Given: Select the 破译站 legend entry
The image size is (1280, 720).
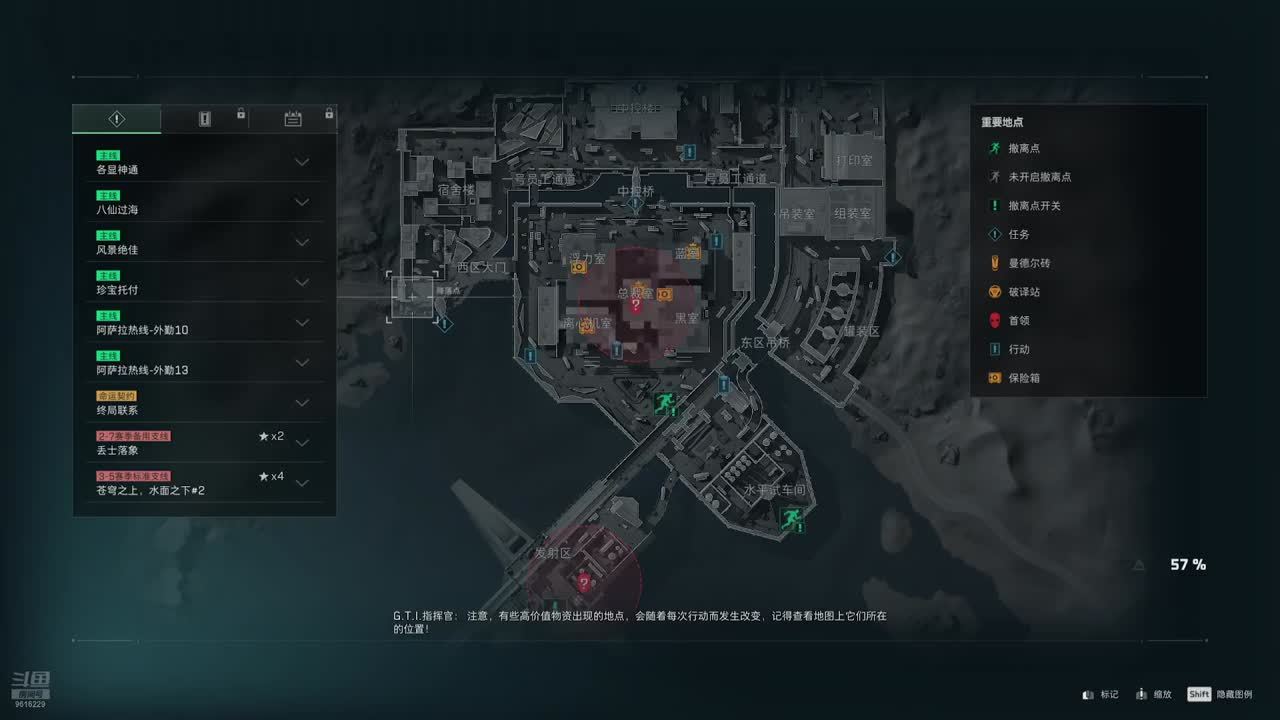Looking at the screenshot, I should pos(1024,292).
